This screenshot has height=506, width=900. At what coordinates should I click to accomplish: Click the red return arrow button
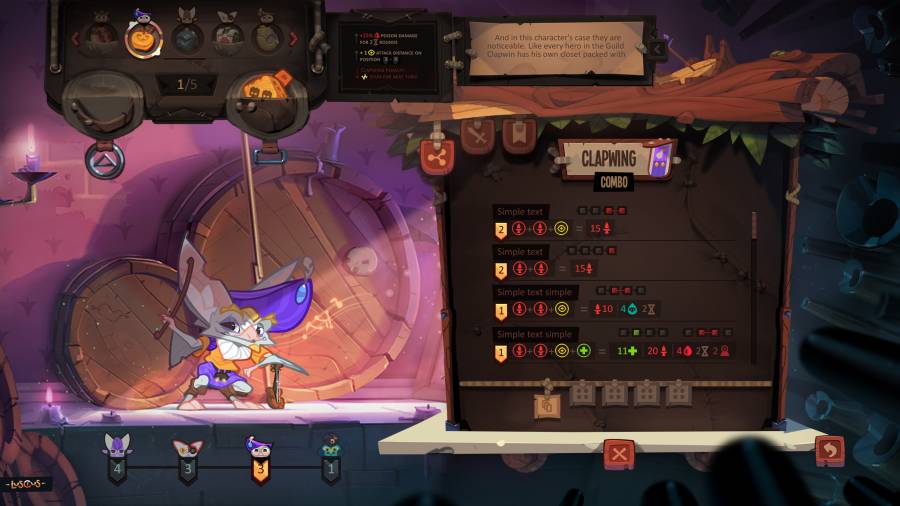(x=829, y=451)
